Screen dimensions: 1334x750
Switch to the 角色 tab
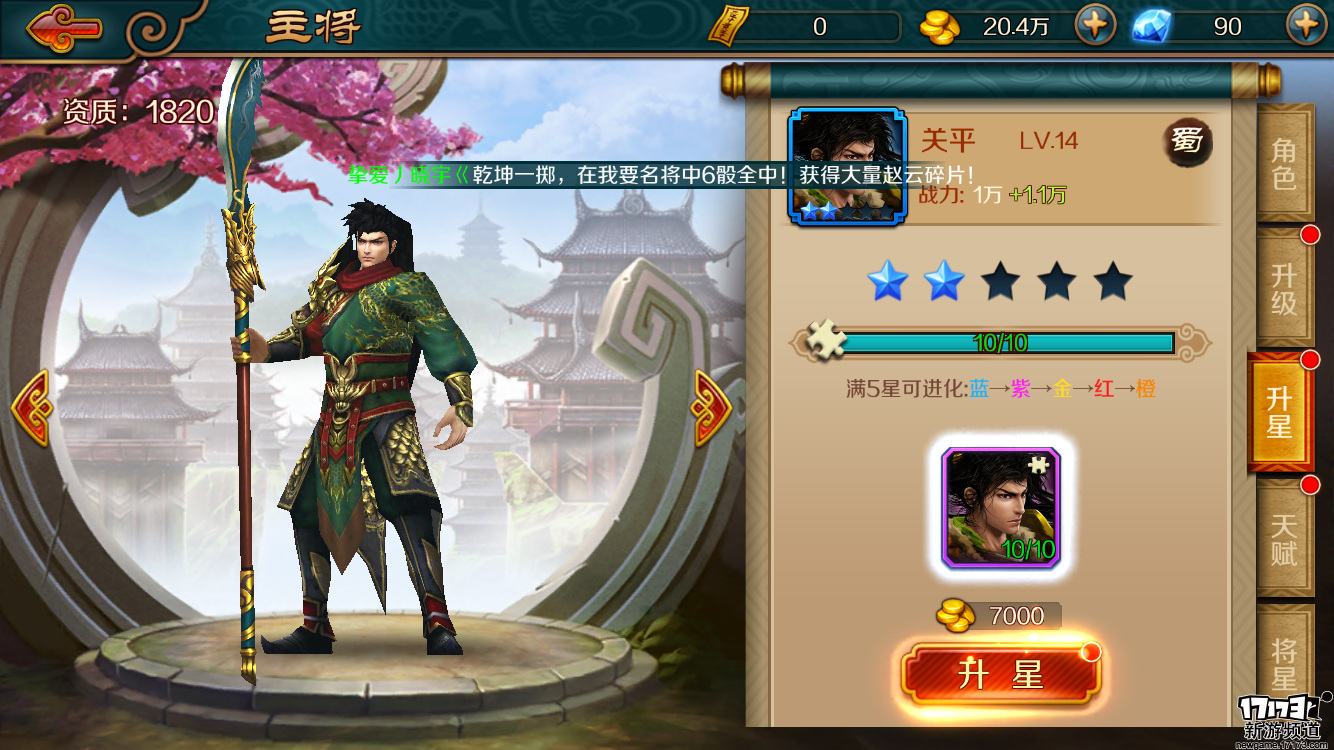pos(1283,165)
